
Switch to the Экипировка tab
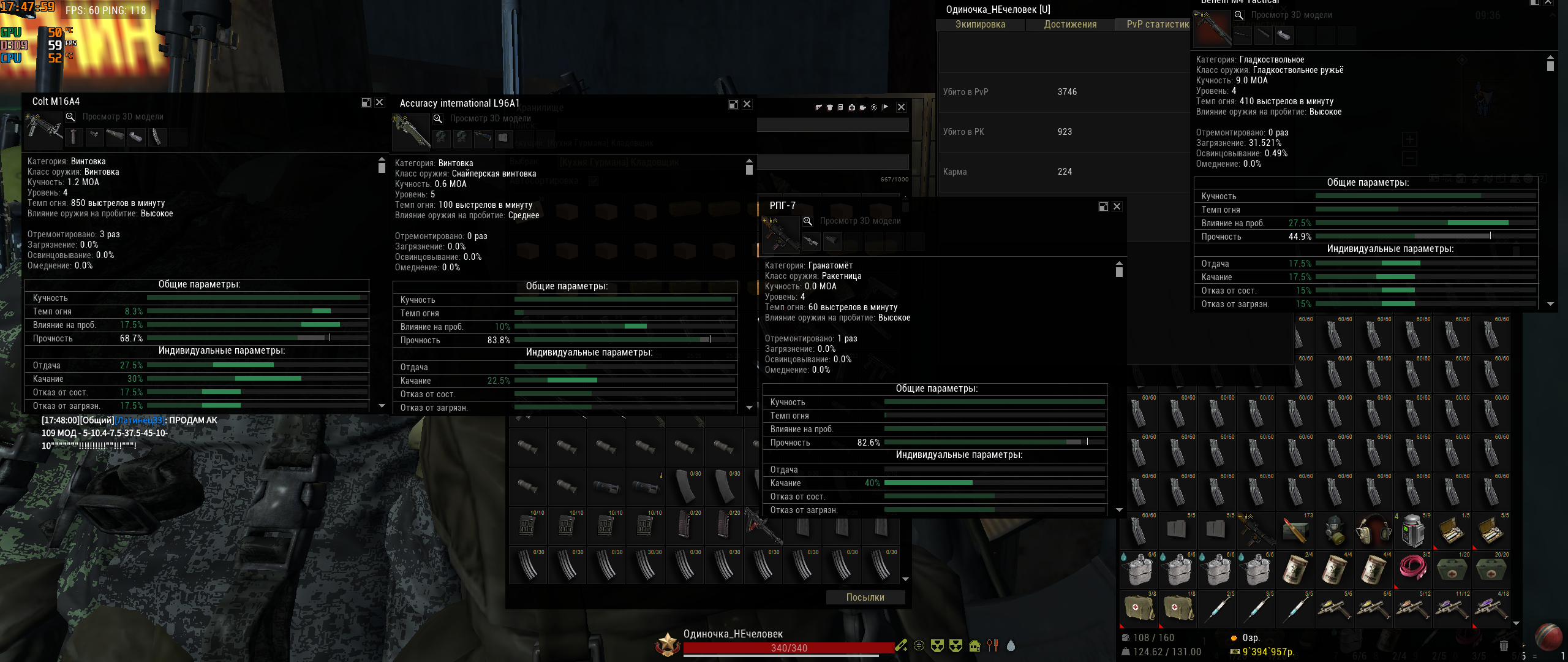tap(980, 25)
